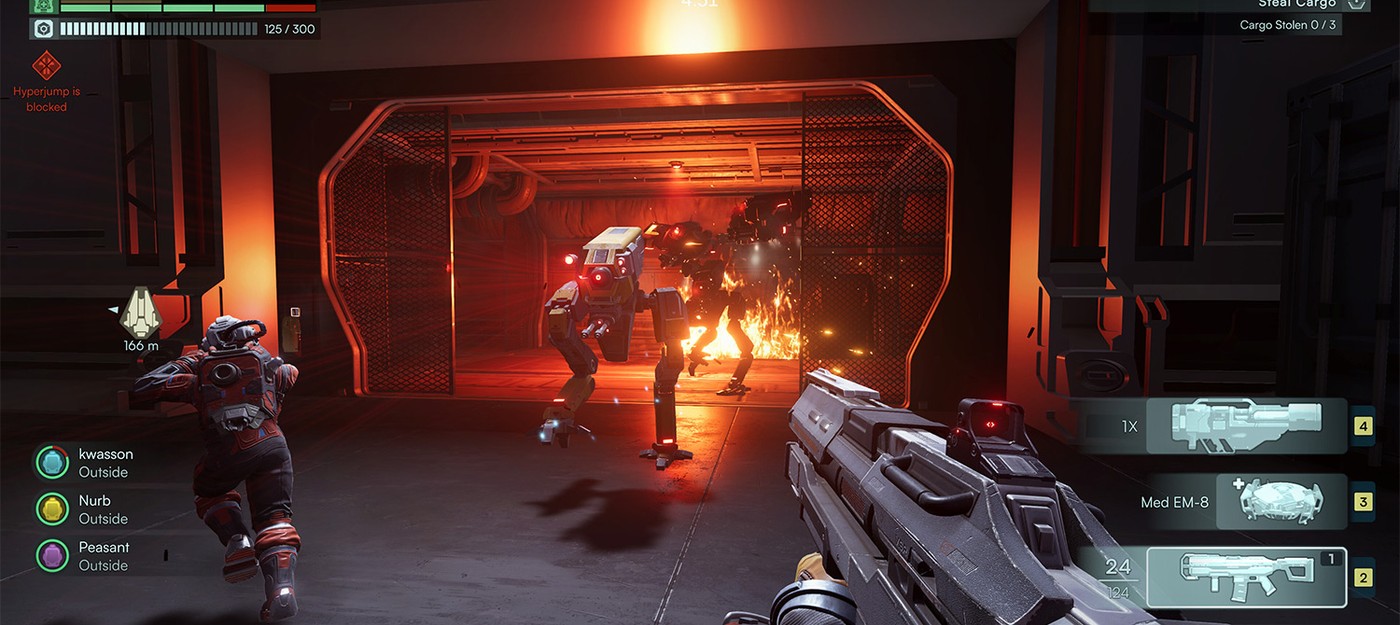Image resolution: width=1400 pixels, height=625 pixels.
Task: Select the equipped assault rifle slot
Action: coord(1246,577)
